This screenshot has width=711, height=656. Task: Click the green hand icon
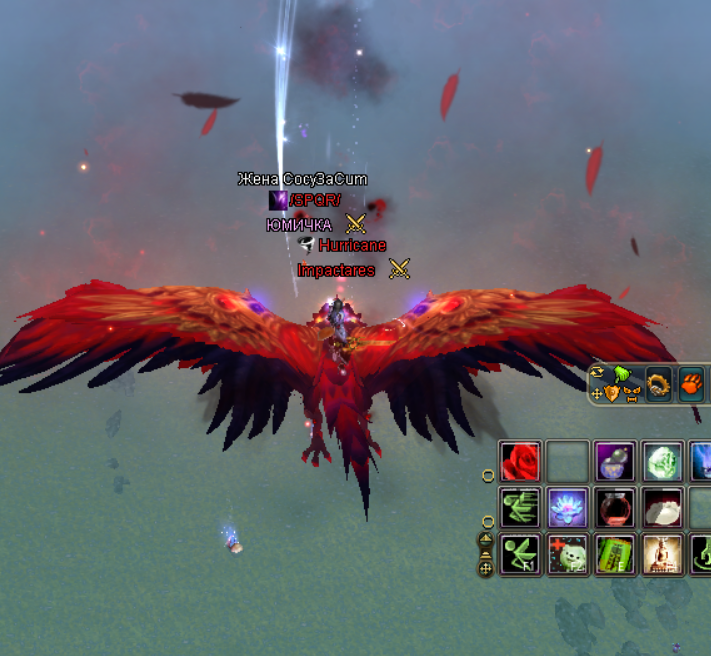pyautogui.click(x=621, y=374)
